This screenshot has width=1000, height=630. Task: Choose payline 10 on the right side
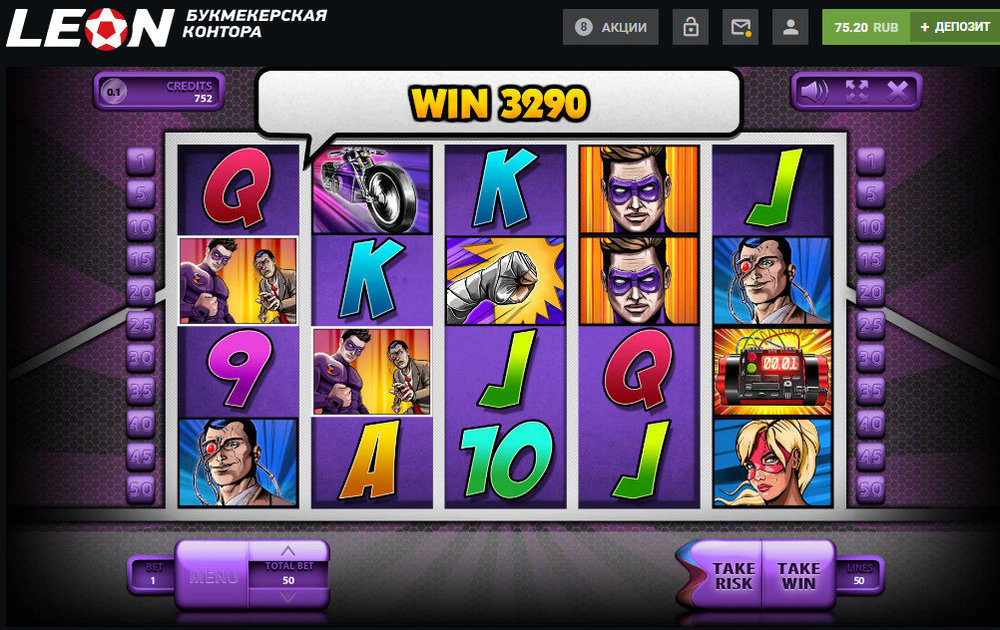tap(870, 226)
